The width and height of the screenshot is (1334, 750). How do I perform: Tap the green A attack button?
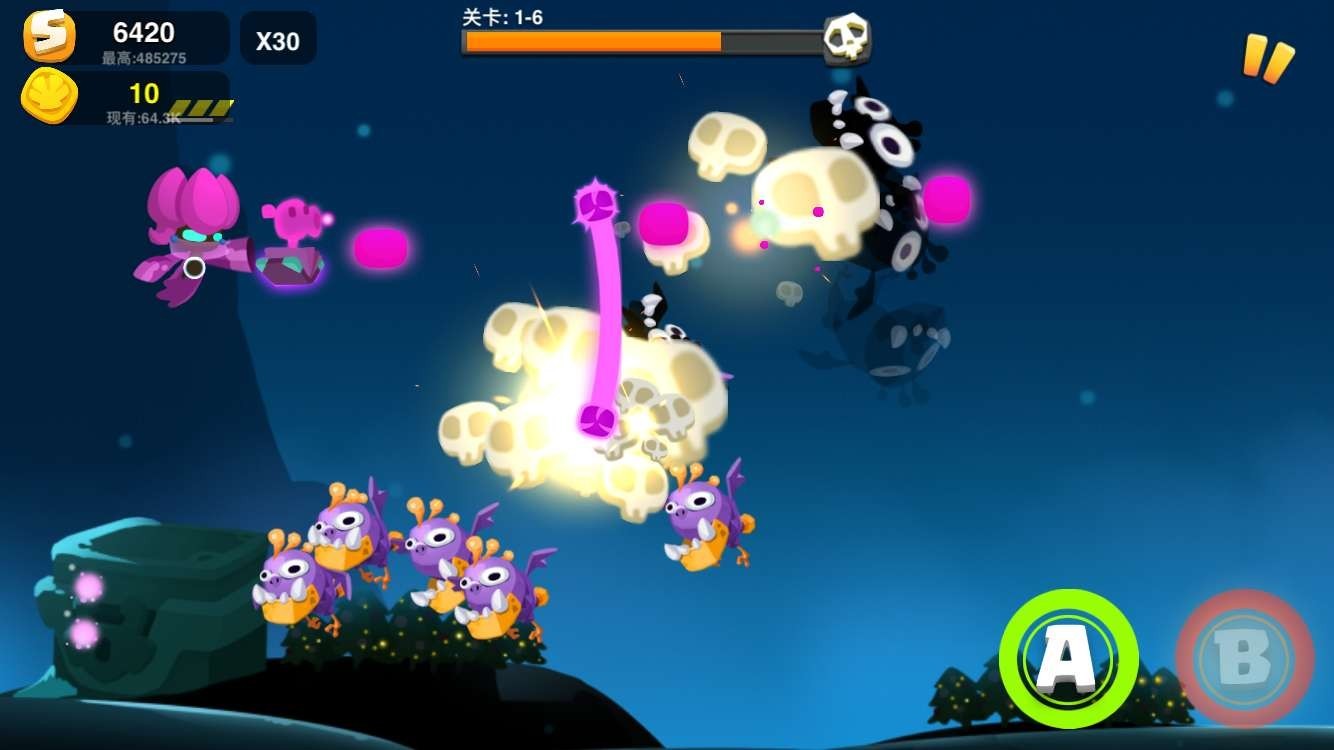1068,658
